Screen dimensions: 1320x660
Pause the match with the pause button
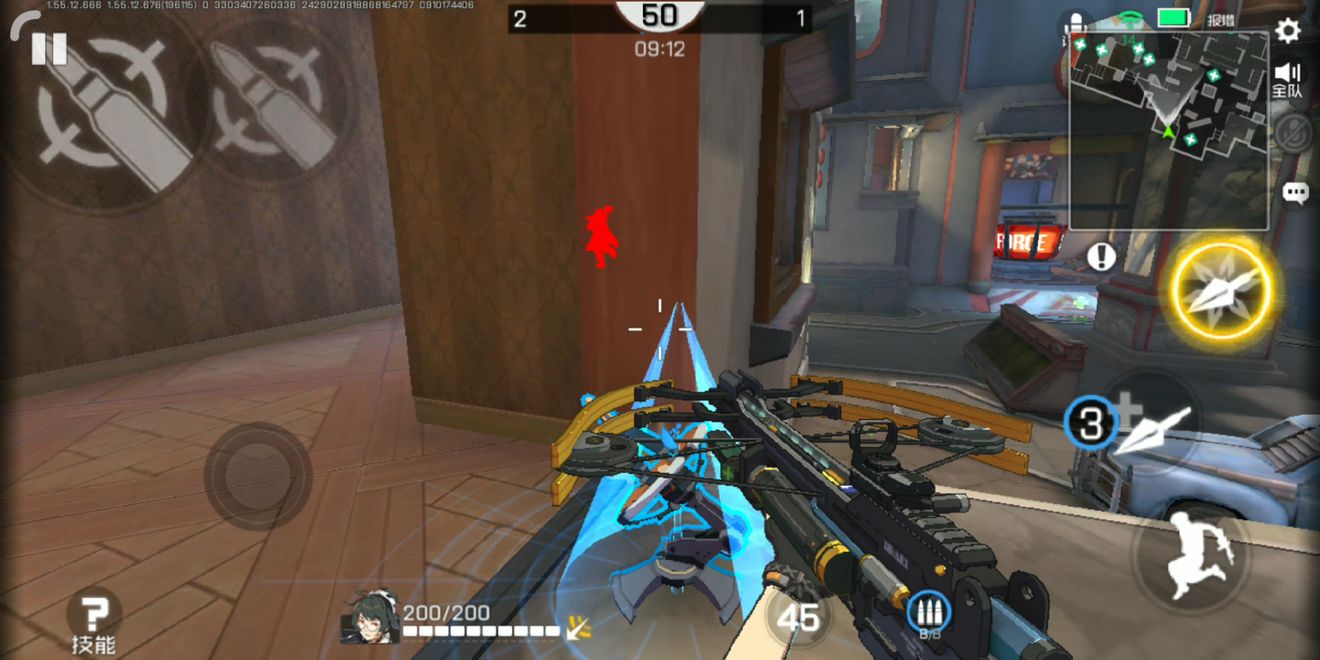48,48
